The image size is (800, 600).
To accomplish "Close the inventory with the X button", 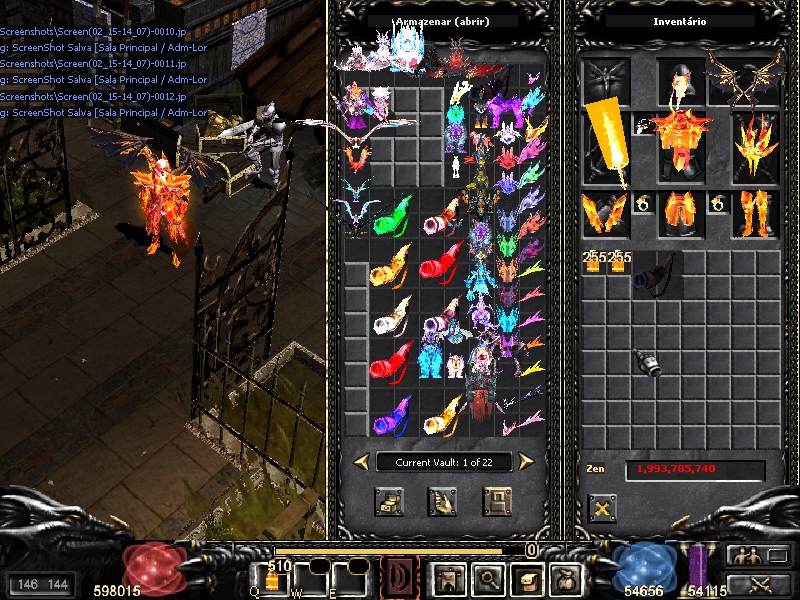I will point(601,507).
